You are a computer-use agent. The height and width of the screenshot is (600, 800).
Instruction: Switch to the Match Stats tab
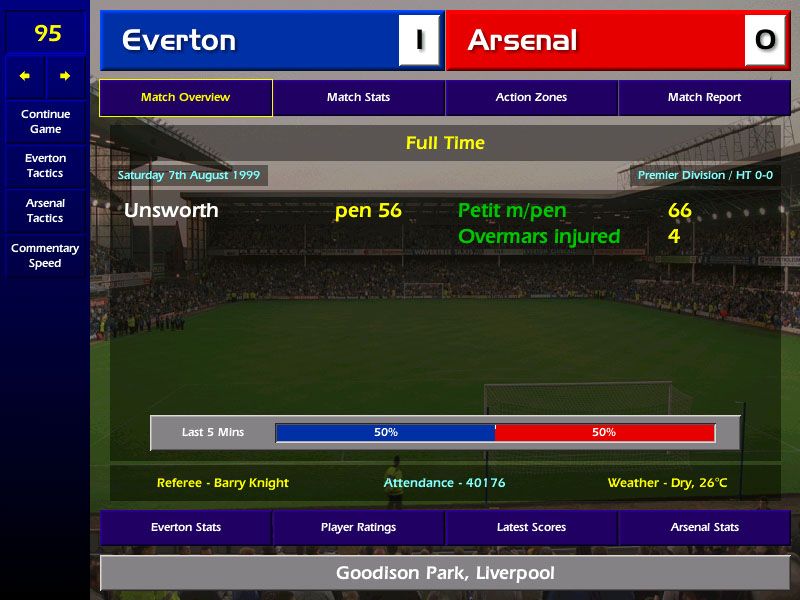(x=358, y=98)
